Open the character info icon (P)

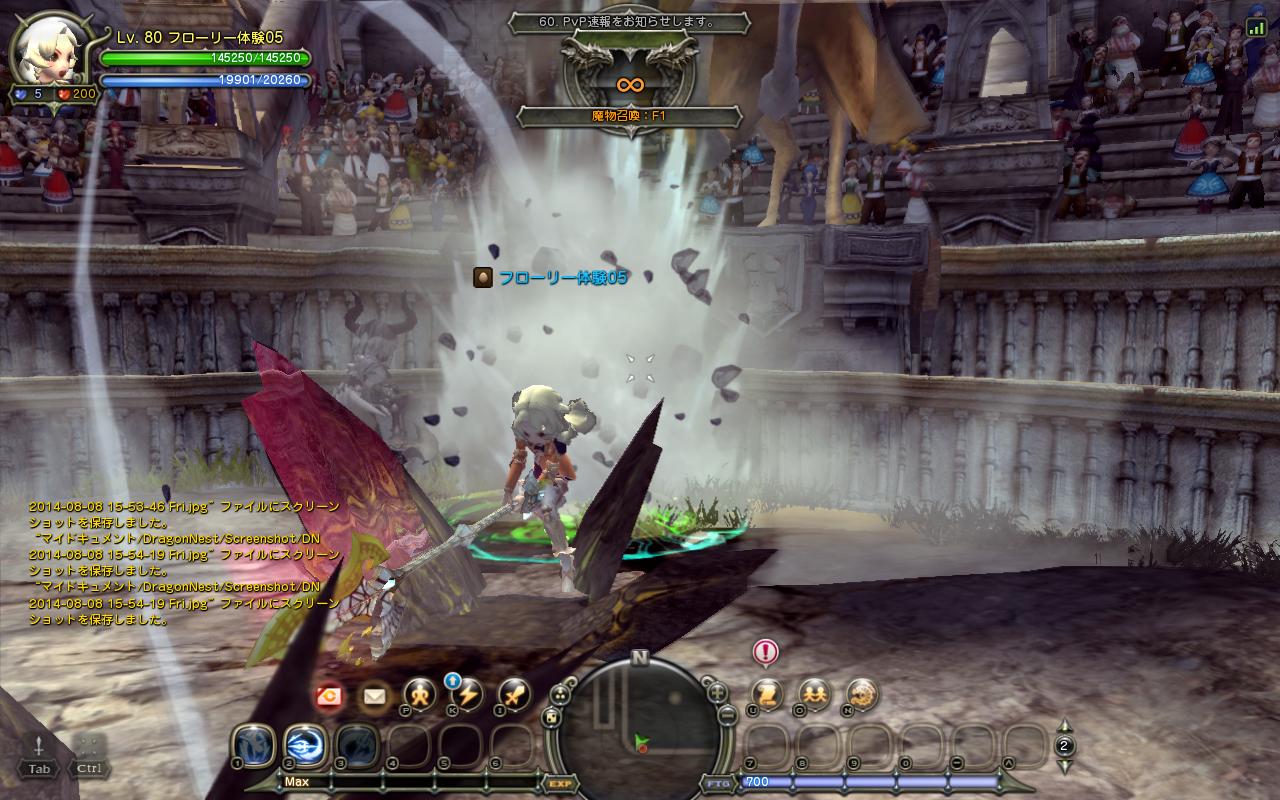click(x=420, y=694)
